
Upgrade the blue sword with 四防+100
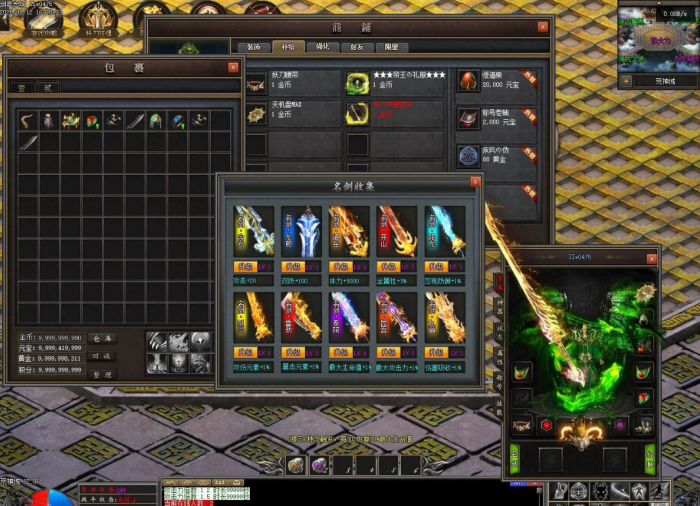(292, 268)
